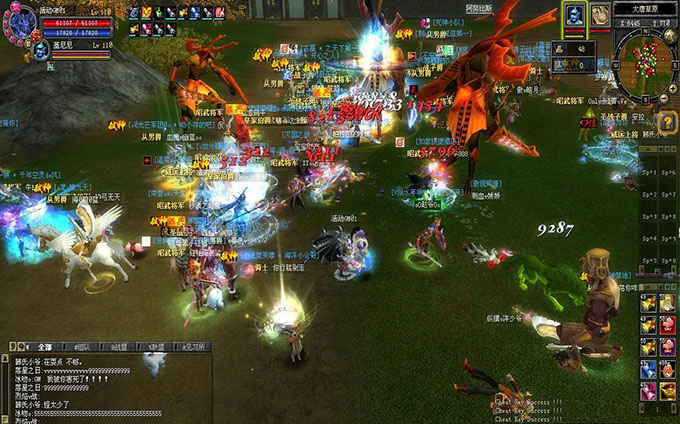Select the blue-faced target portrait

(x=574, y=17)
